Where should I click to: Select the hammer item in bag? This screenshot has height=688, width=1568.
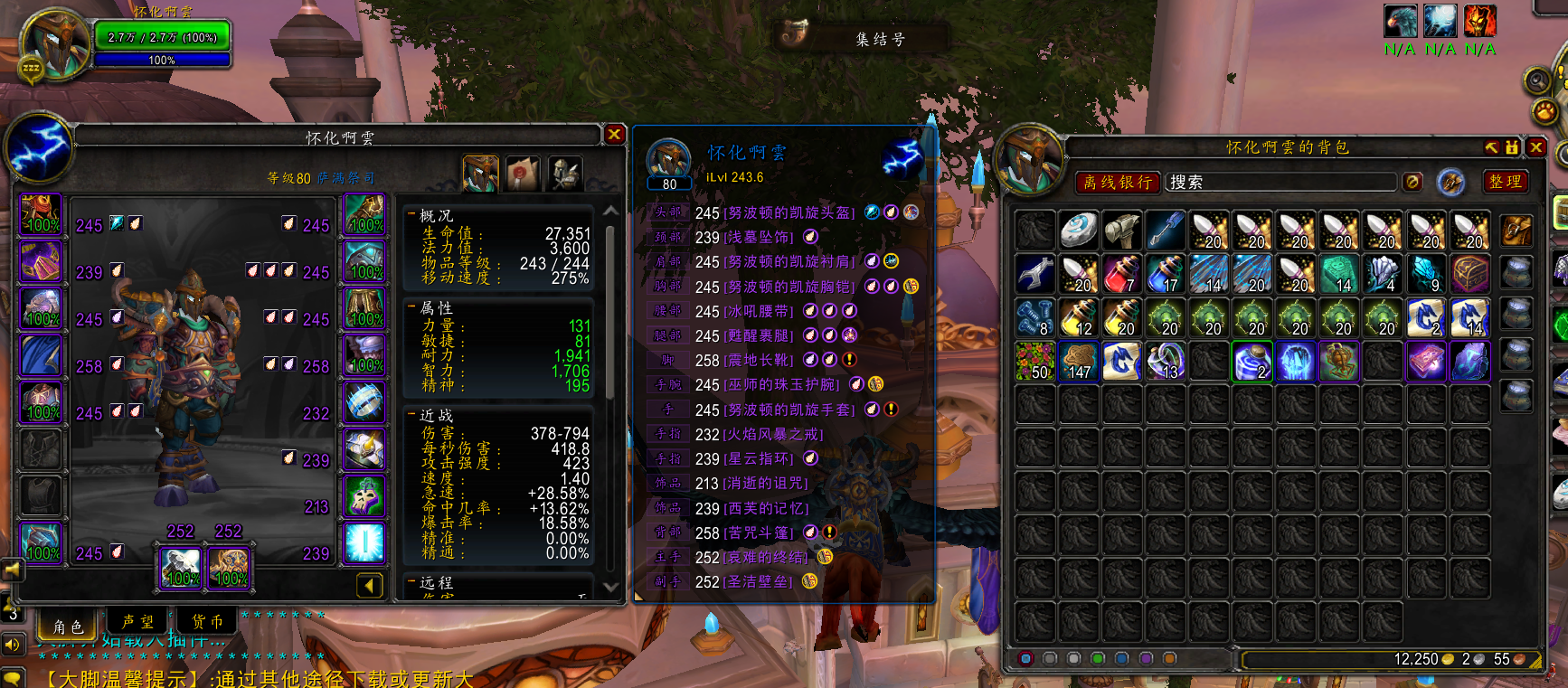click(1122, 231)
